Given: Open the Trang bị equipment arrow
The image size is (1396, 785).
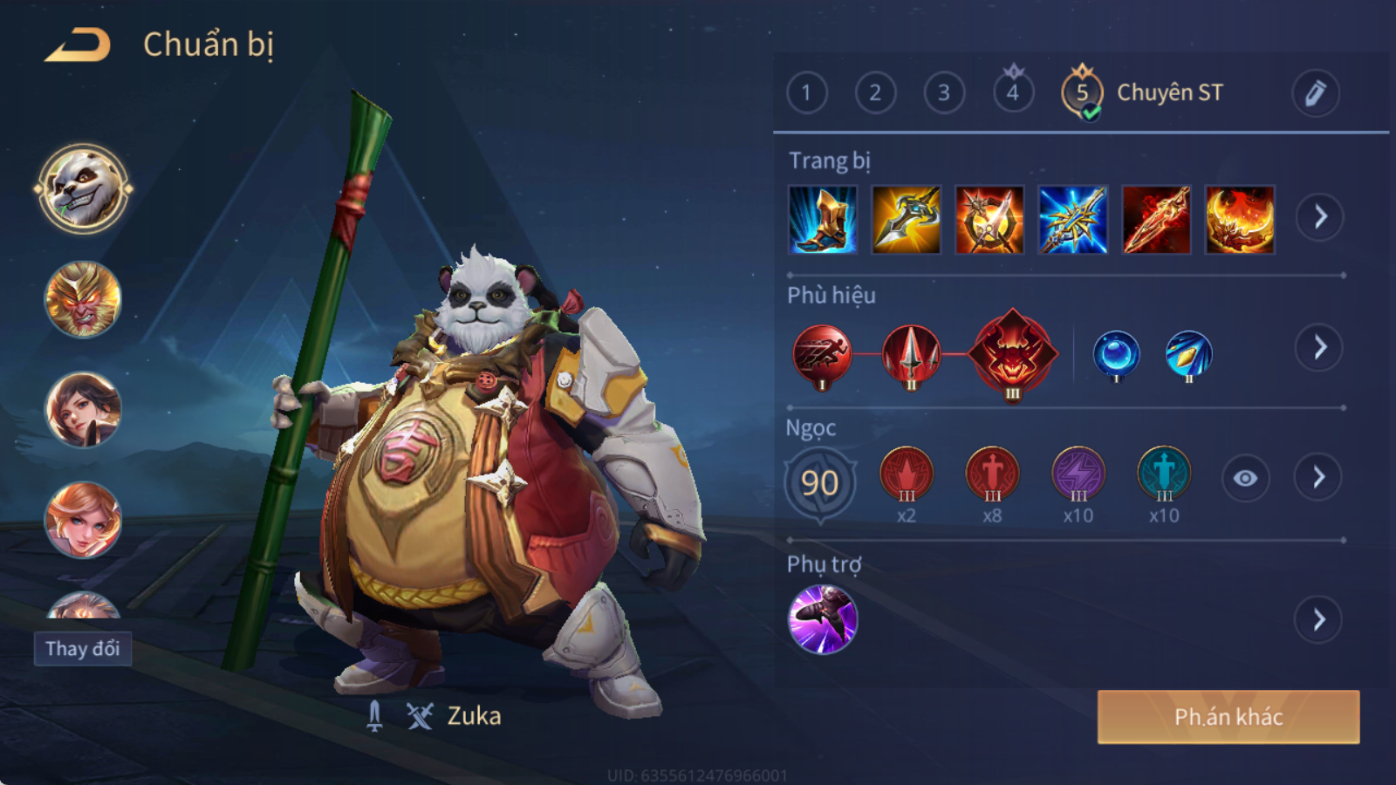Looking at the screenshot, I should [x=1320, y=217].
